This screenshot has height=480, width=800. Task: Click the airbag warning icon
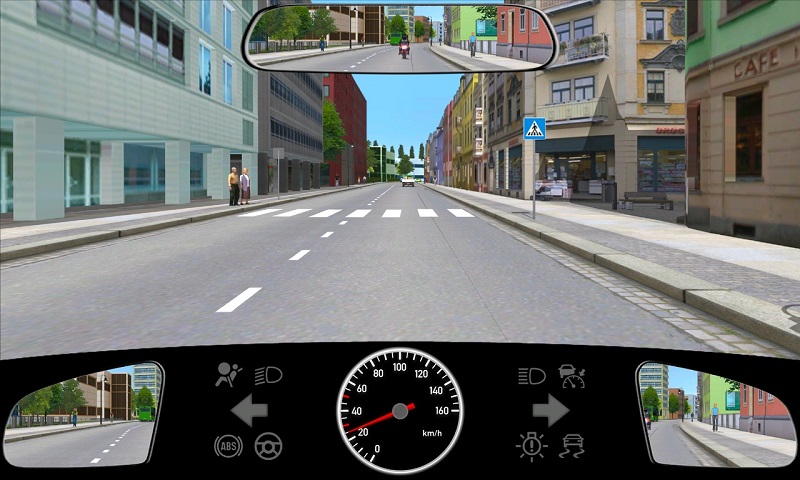(229, 375)
